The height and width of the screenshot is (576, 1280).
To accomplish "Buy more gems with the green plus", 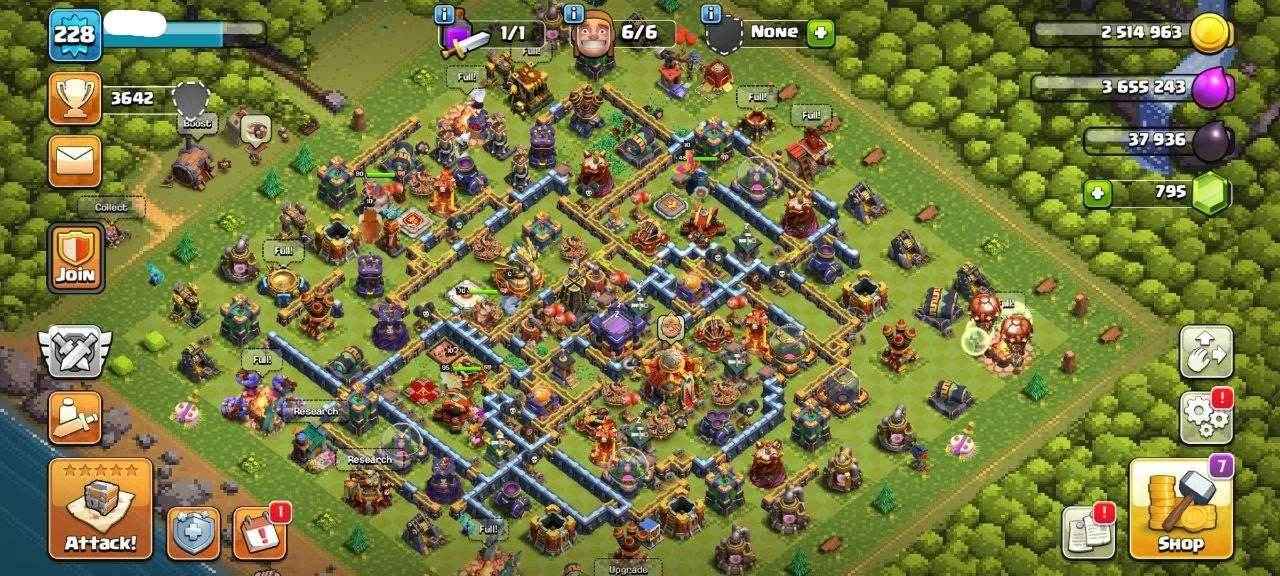I will 1098,192.
